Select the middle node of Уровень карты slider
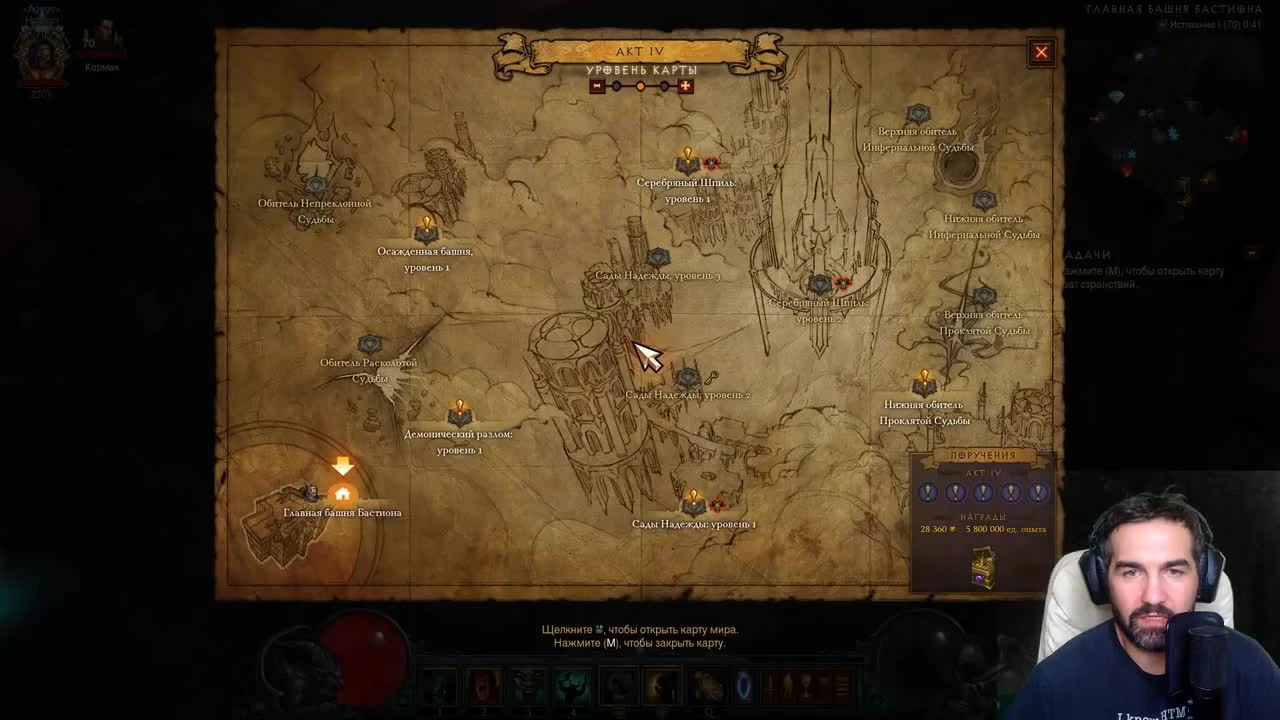The width and height of the screenshot is (1280, 720). pos(640,86)
